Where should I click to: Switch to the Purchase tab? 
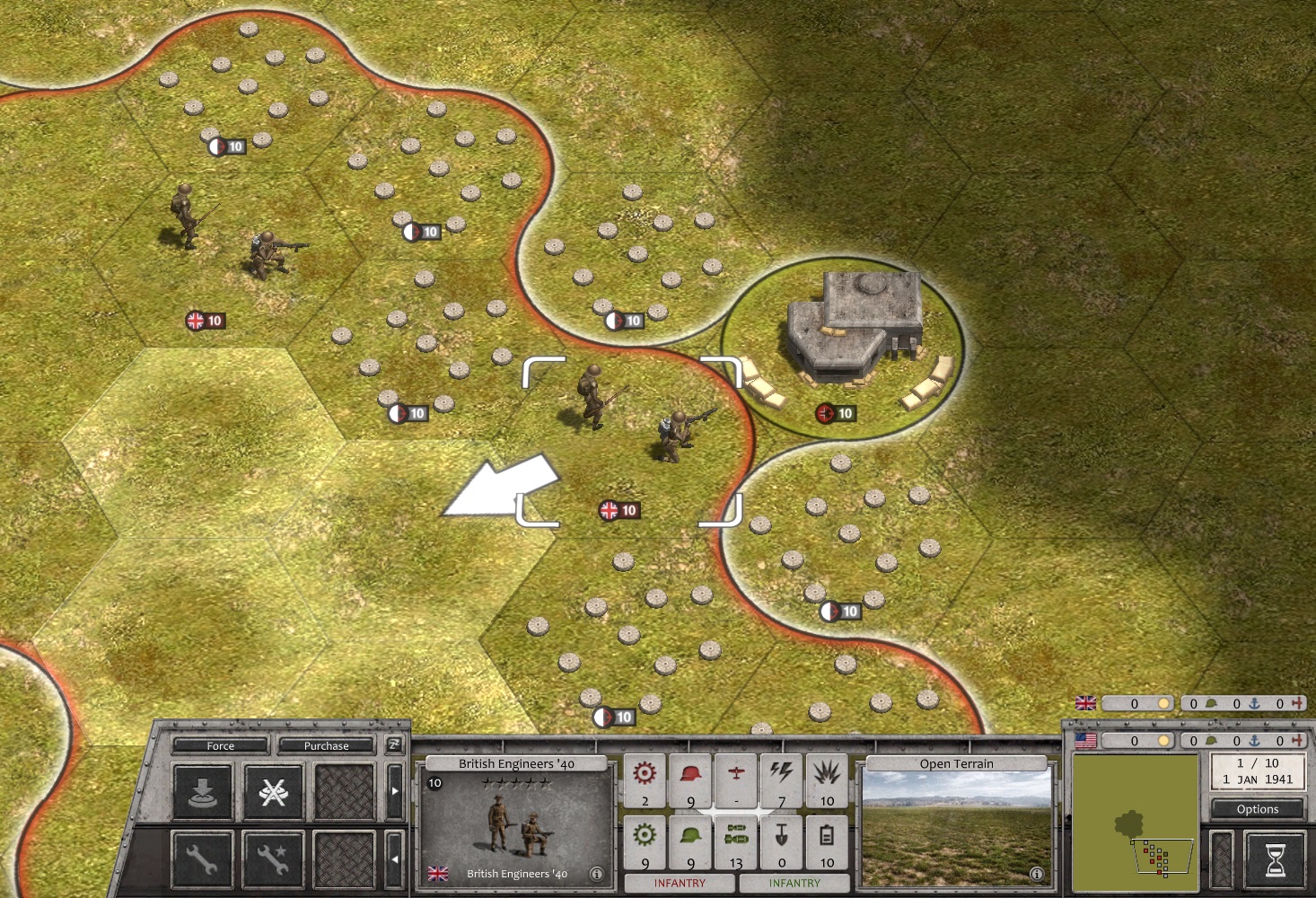pos(327,745)
